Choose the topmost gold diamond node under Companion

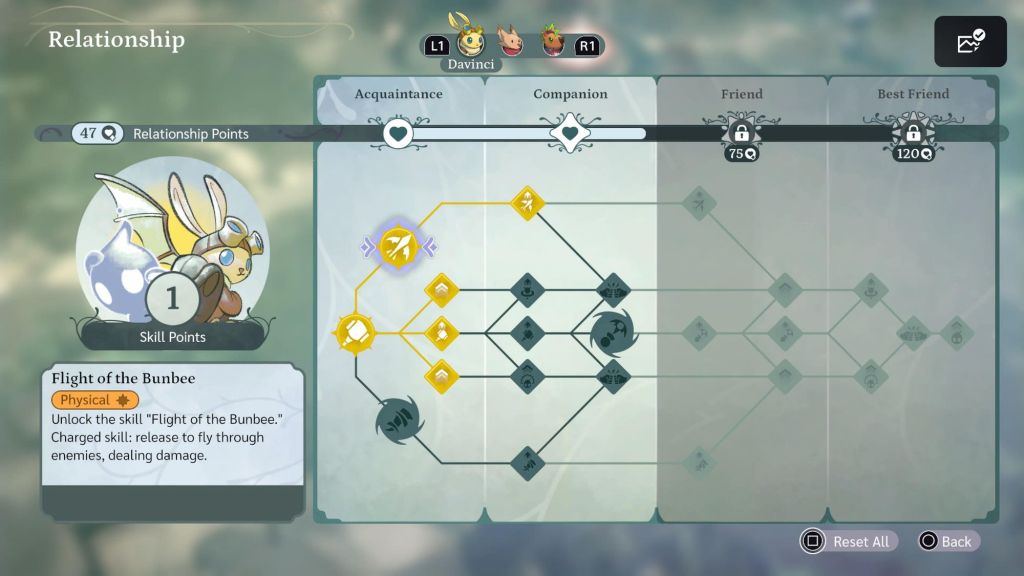[527, 203]
